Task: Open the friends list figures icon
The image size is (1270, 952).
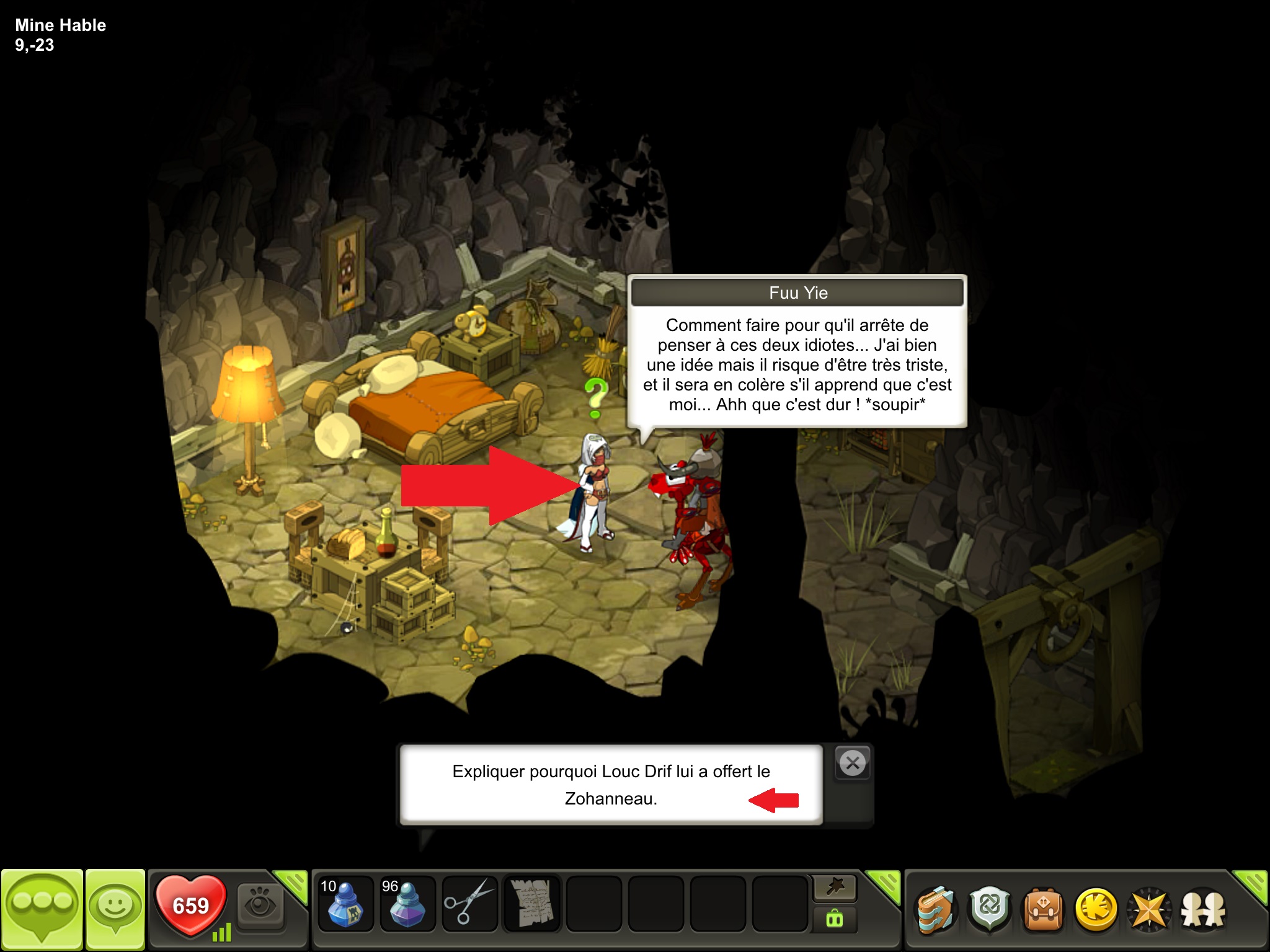Action: click(x=1203, y=910)
